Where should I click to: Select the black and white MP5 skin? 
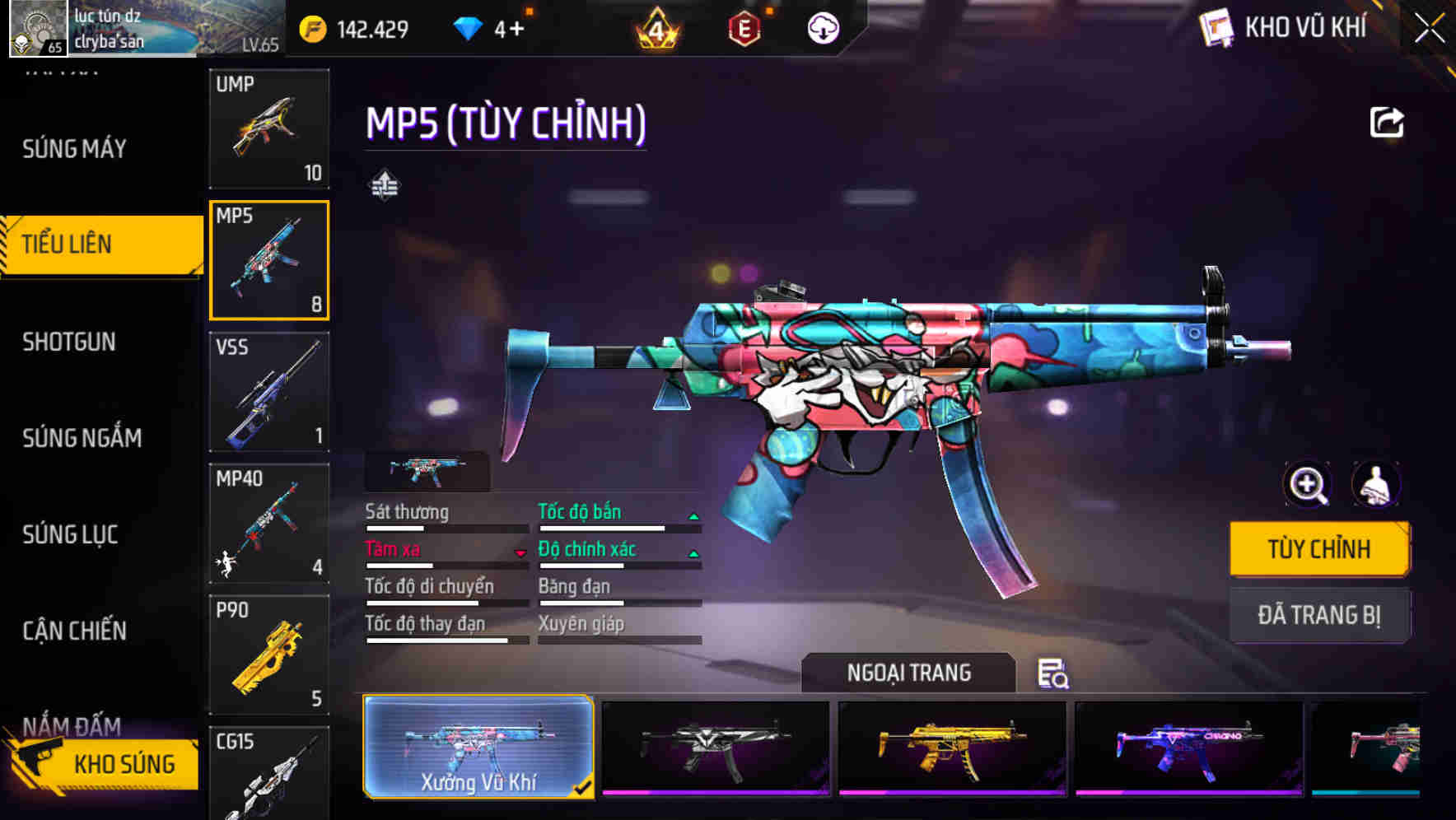pyautogui.click(x=716, y=748)
